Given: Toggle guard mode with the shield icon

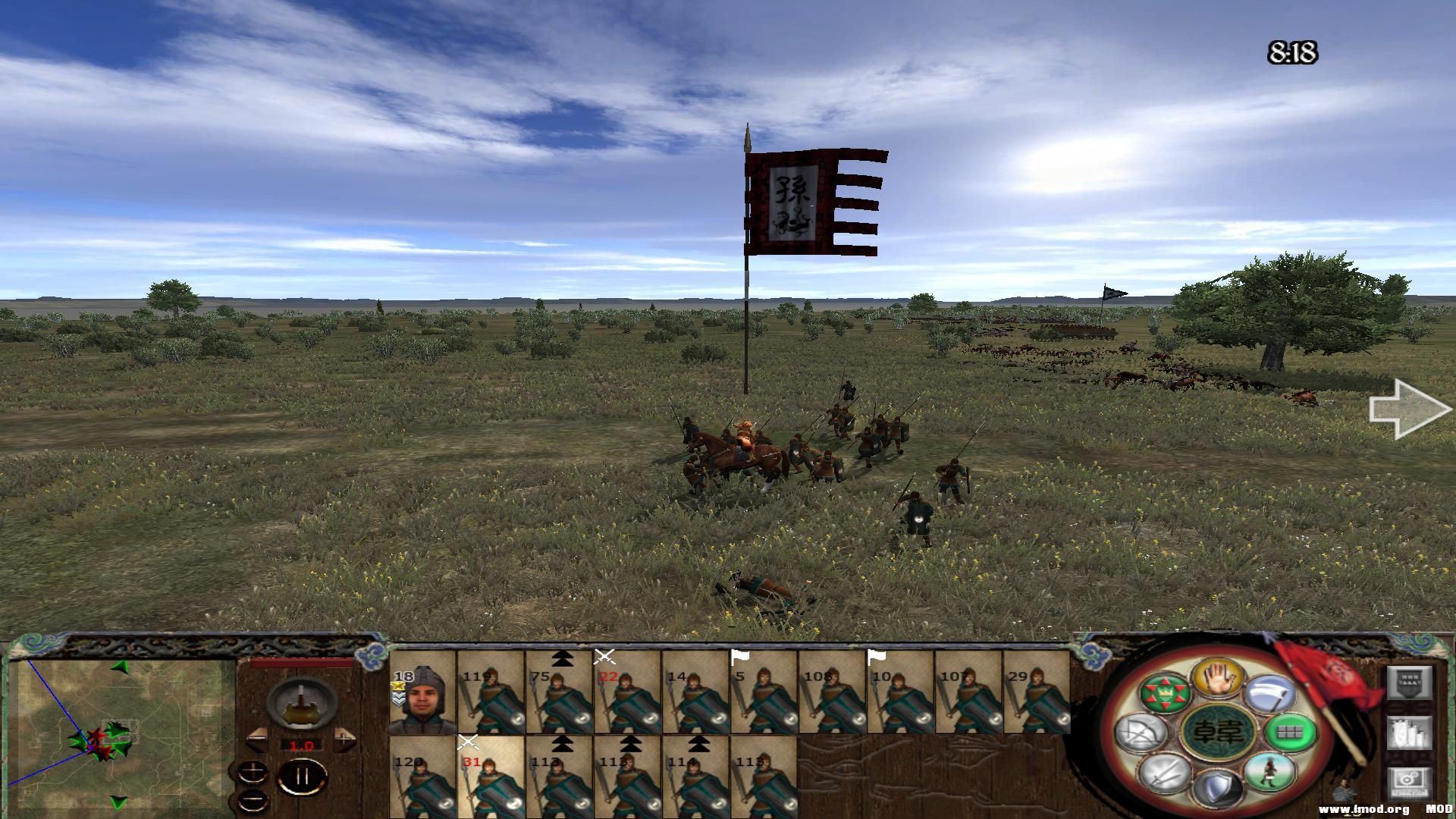Looking at the screenshot, I should pyautogui.click(x=1218, y=789).
